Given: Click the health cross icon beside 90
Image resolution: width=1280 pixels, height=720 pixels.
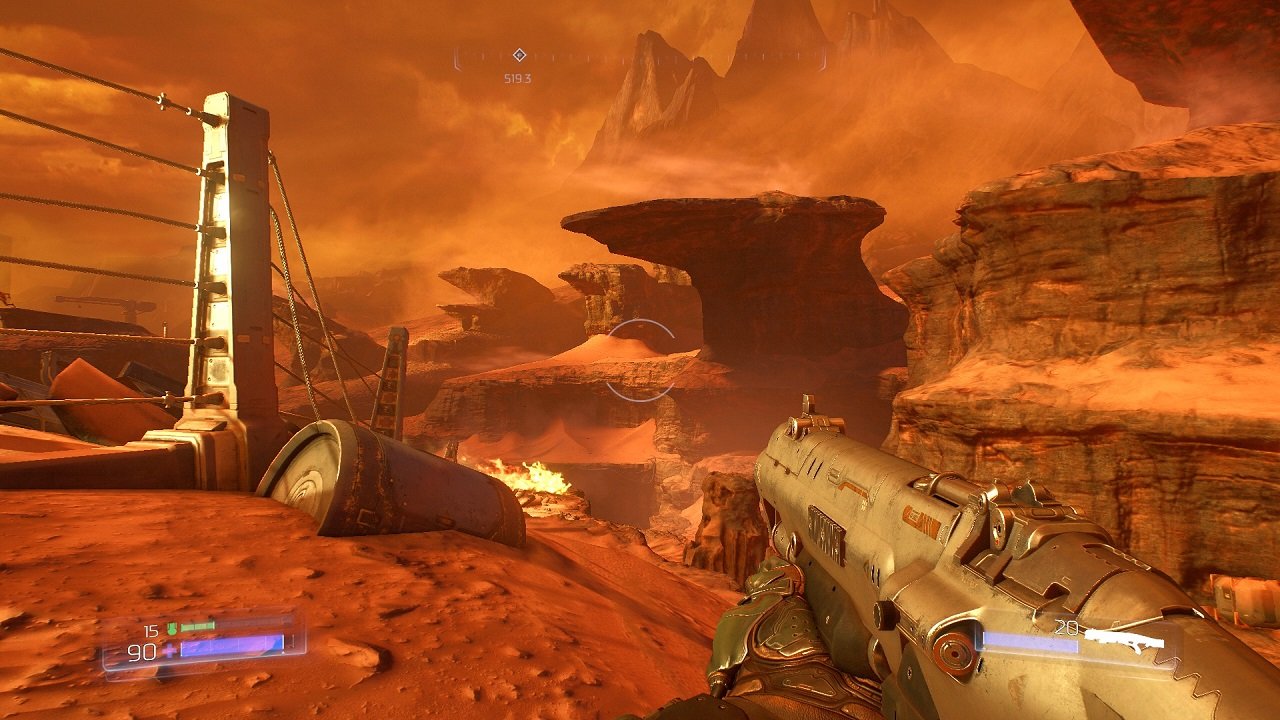Looking at the screenshot, I should (168, 650).
